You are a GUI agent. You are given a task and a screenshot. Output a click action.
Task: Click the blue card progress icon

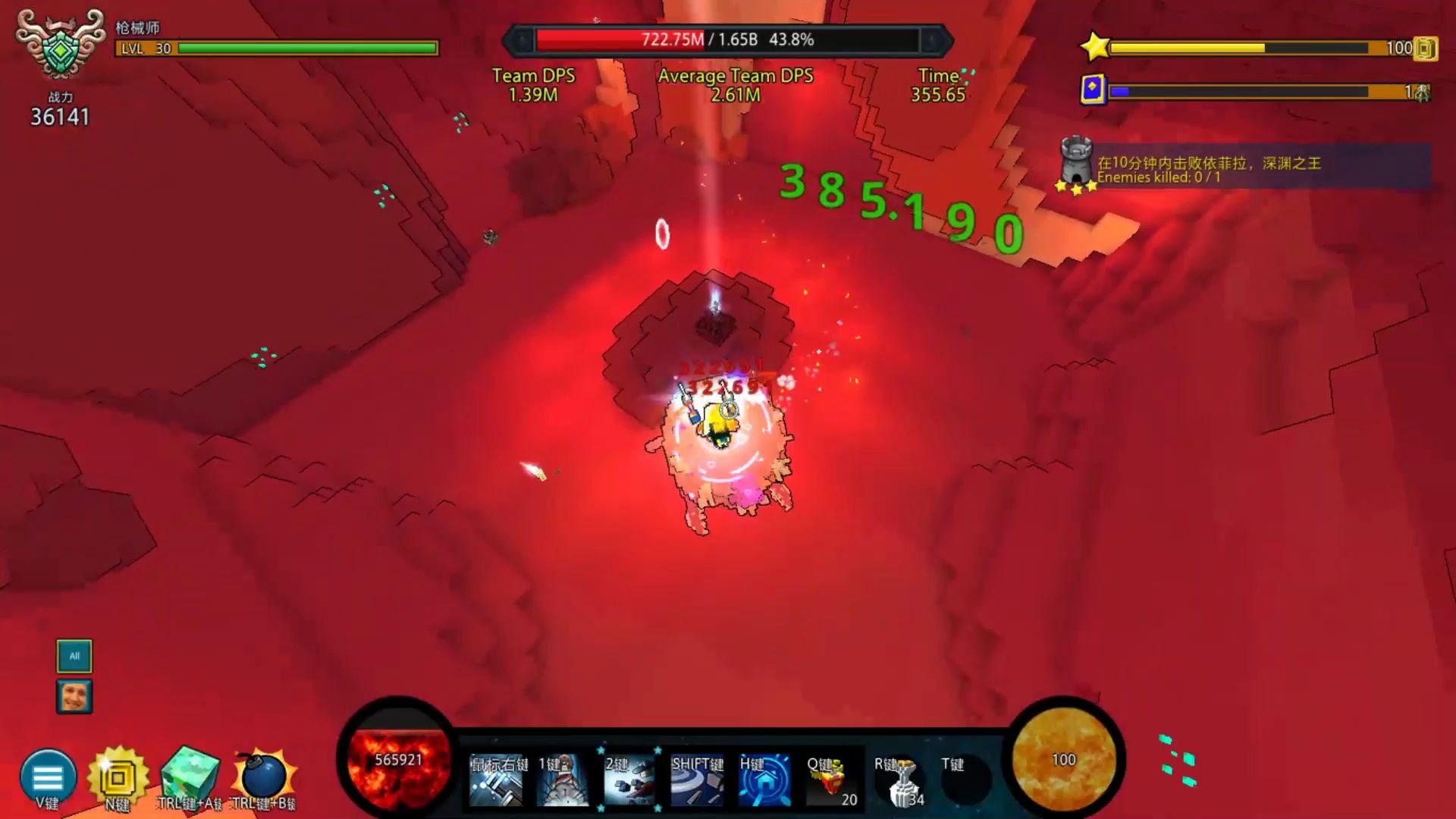(x=1093, y=89)
